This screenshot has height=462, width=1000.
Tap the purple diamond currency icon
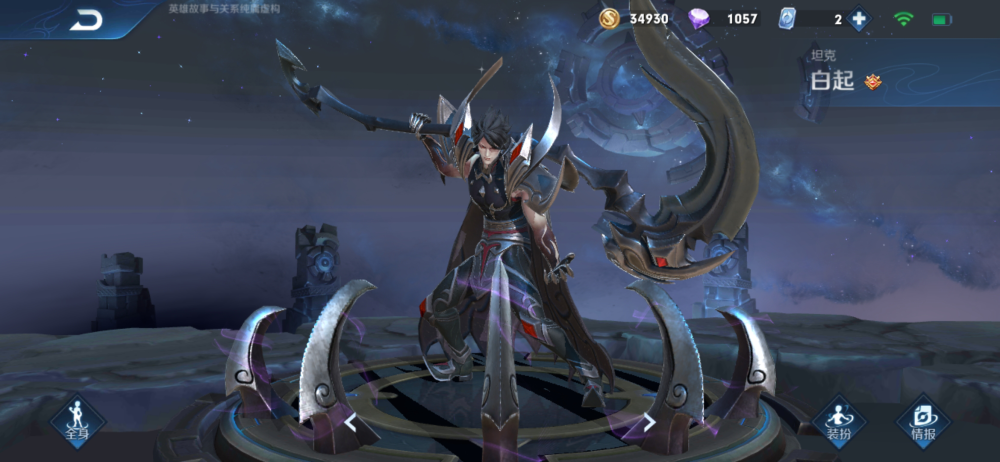tap(700, 19)
